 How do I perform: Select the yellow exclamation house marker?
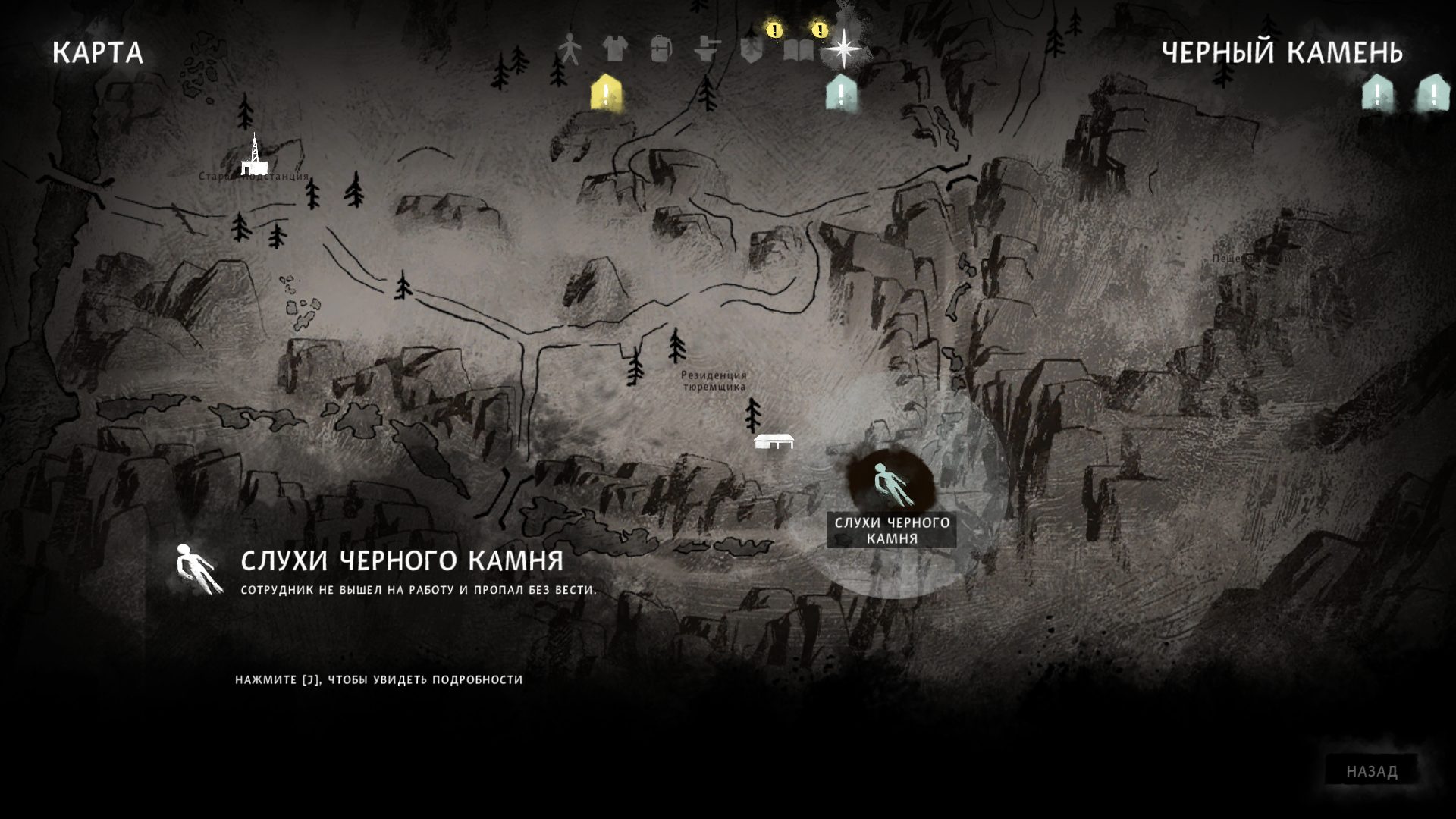[606, 94]
